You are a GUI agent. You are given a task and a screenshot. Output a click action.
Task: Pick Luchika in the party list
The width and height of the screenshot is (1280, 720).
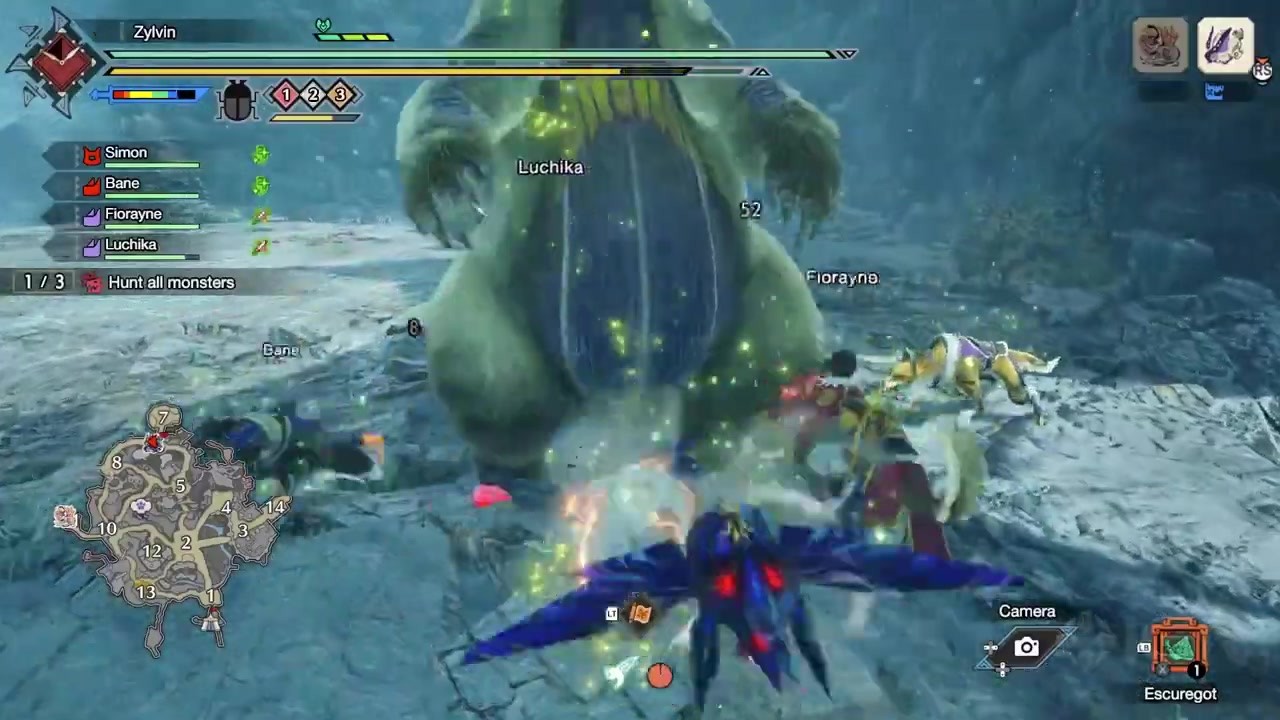pyautogui.click(x=130, y=245)
